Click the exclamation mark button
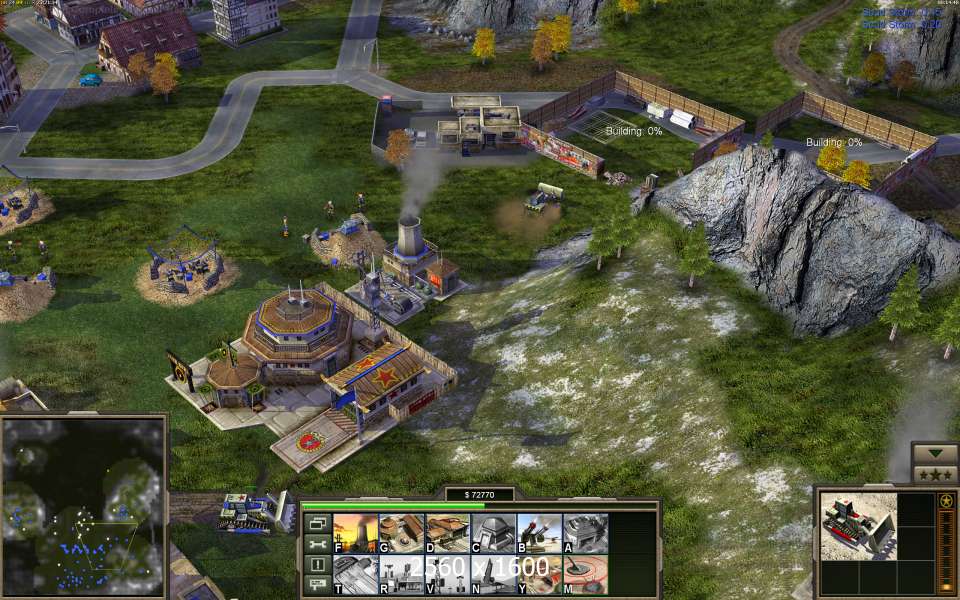The width and height of the screenshot is (960, 600). [315, 565]
